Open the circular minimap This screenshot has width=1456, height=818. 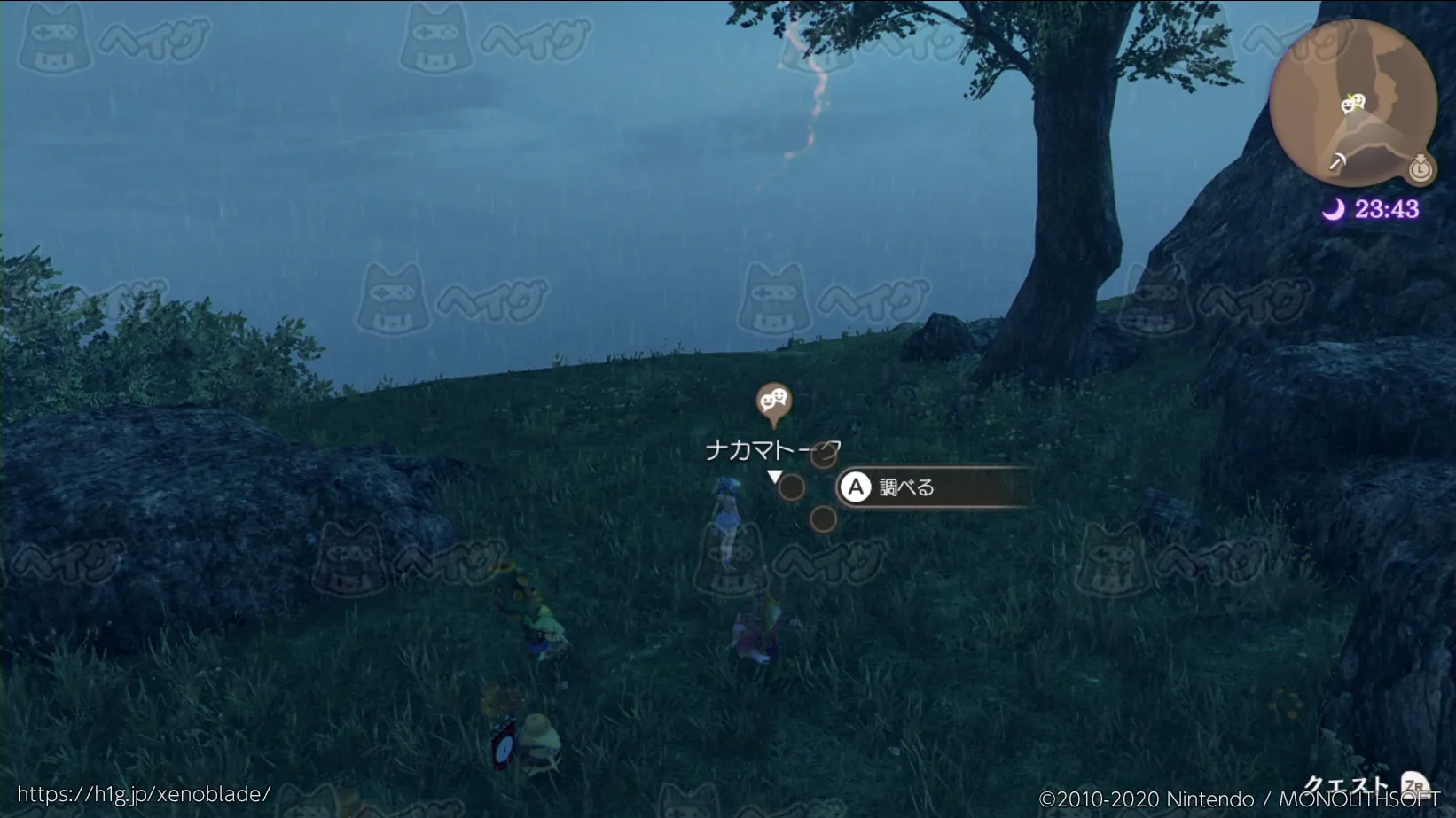[1352, 102]
